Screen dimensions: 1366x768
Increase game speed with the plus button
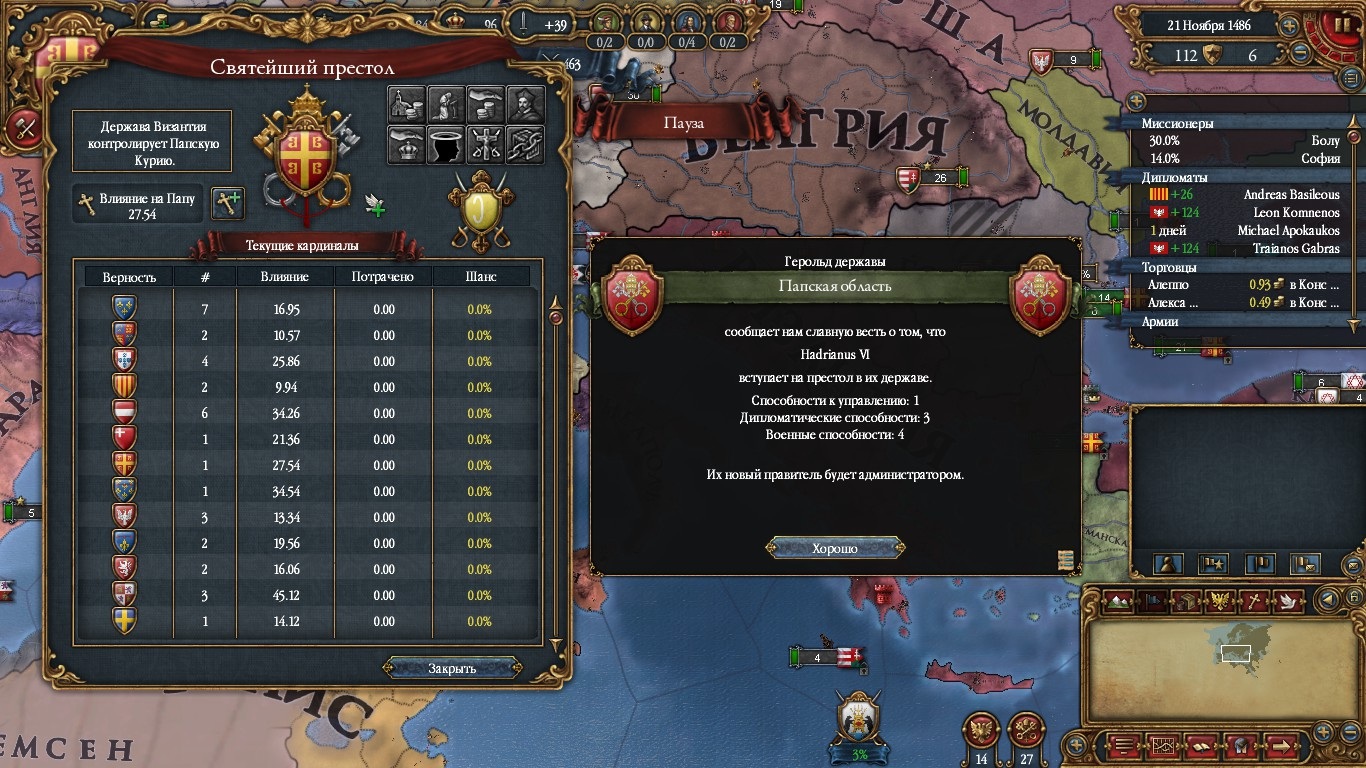pyautogui.click(x=1289, y=27)
